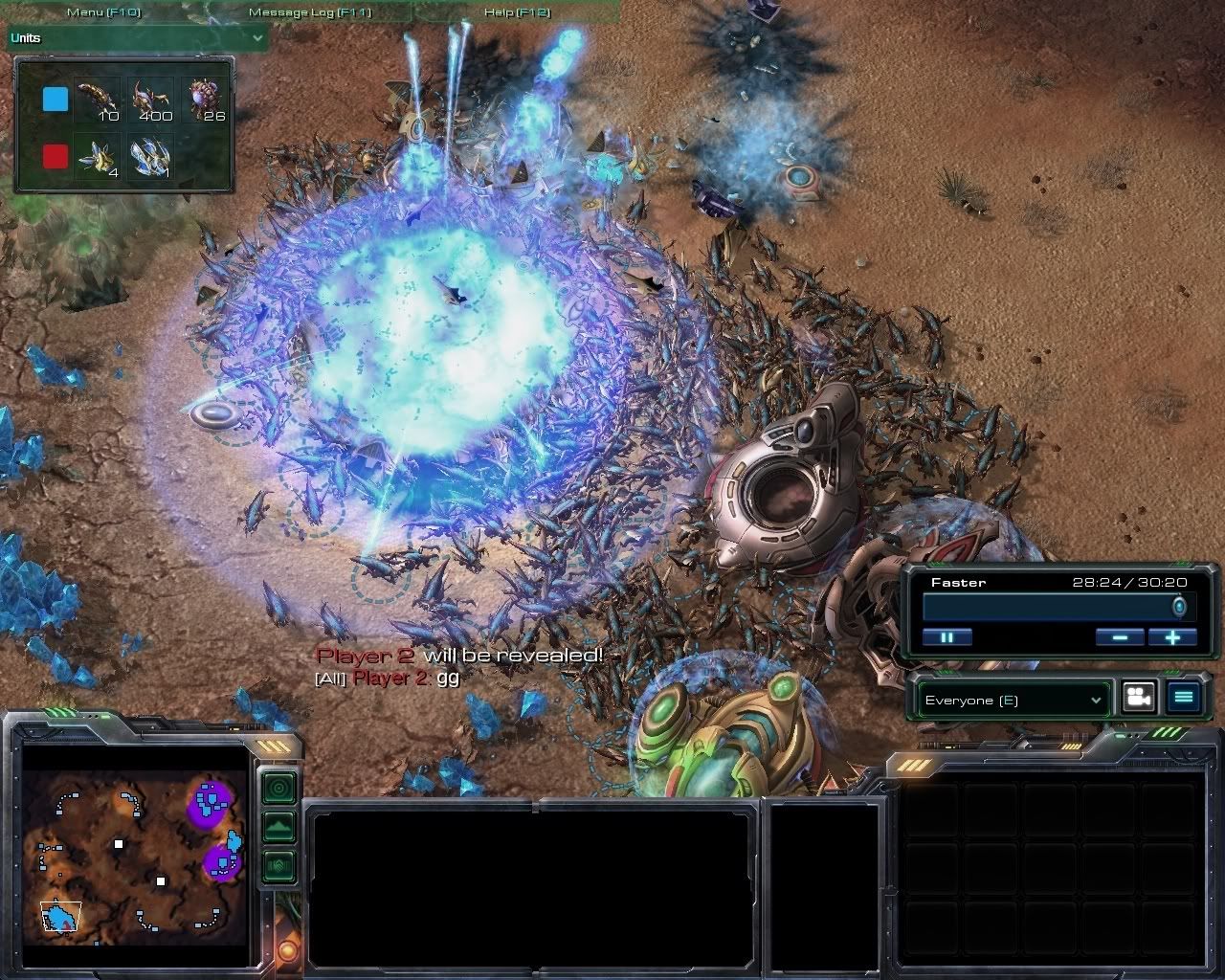Select the larva icon showing 10
1225x980 pixels.
tap(98, 100)
